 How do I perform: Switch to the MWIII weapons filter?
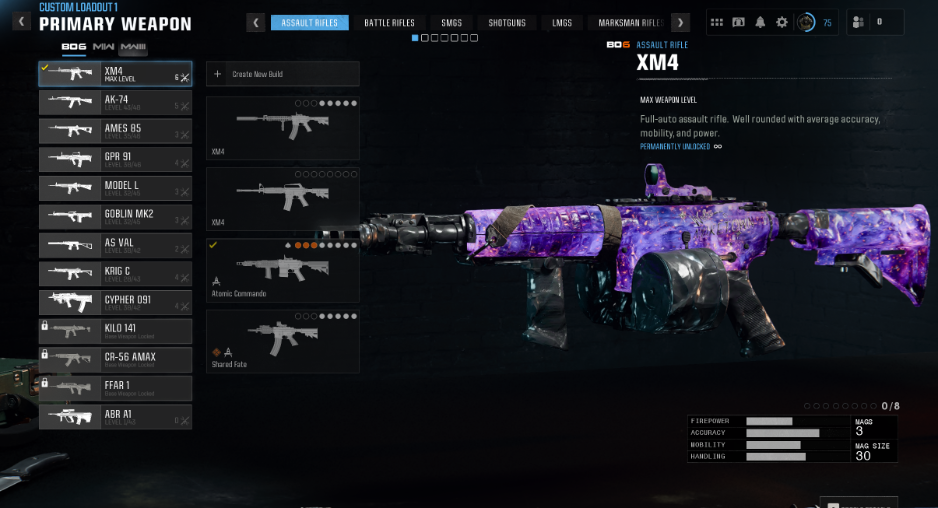pos(133,47)
